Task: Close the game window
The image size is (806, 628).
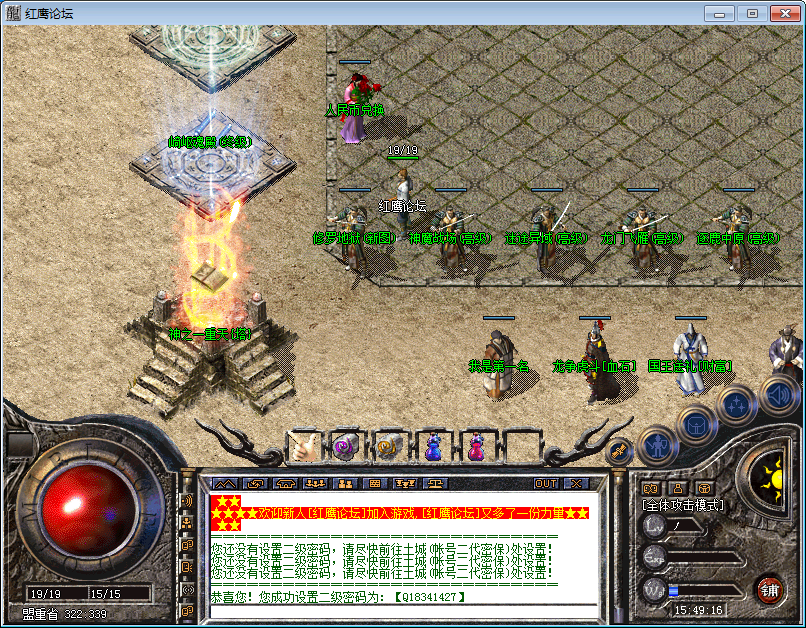Action: coord(782,13)
